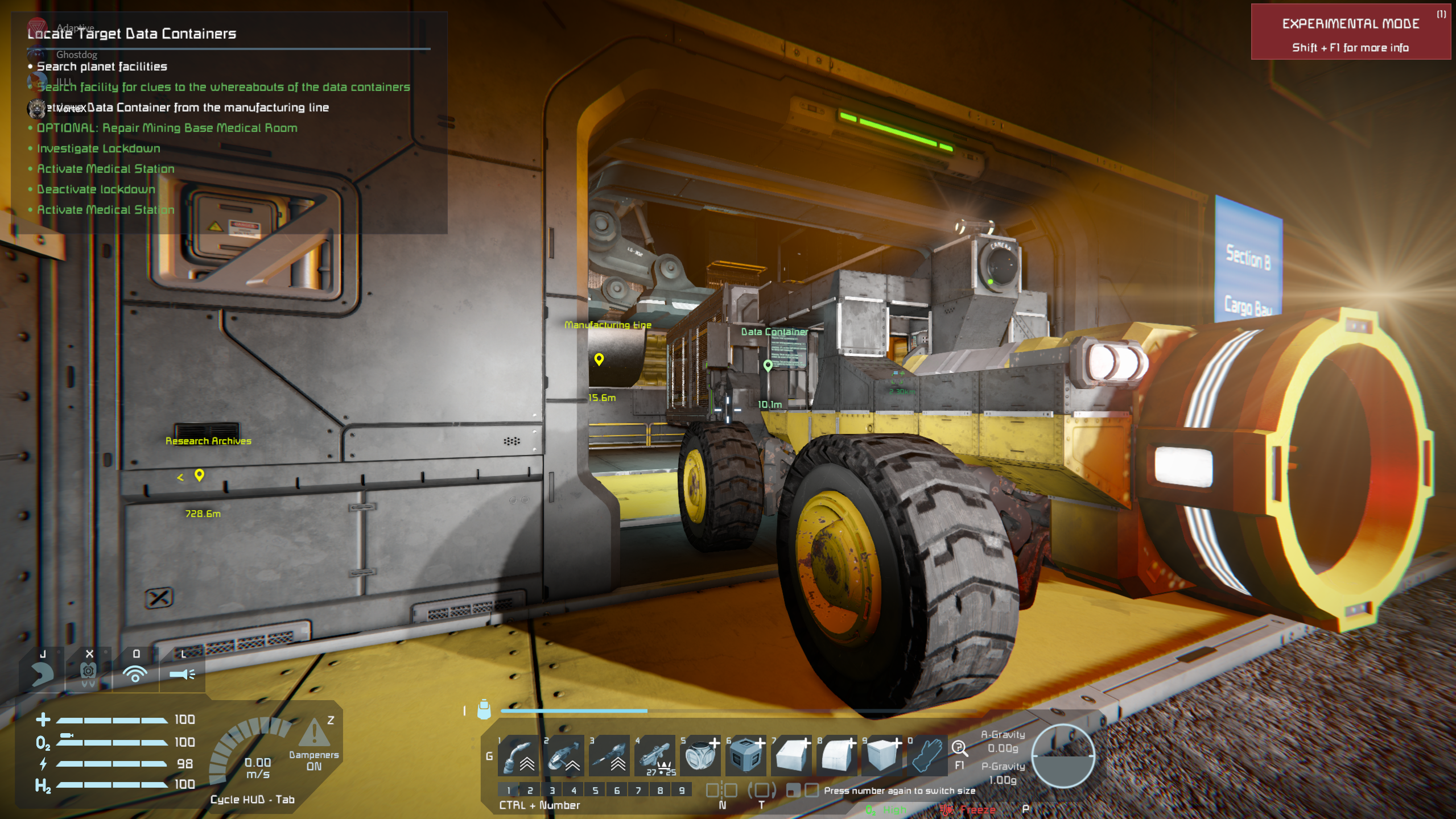Switch to toolbar page 5
This screenshot has width=1456, height=819.
point(595,790)
